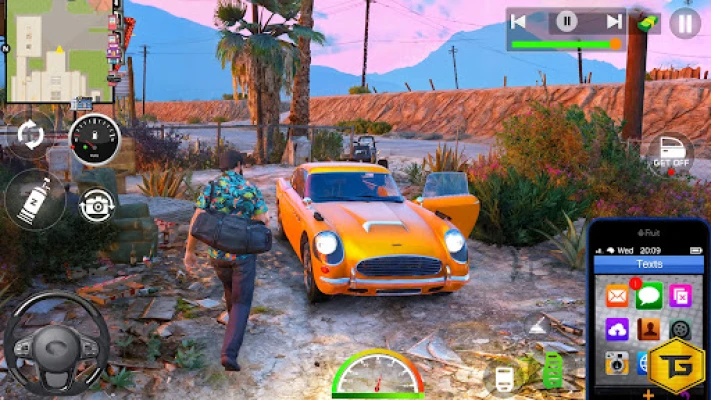This screenshot has height=400, width=711.
Task: Activate the nitro canister boost
Action: 31,198
